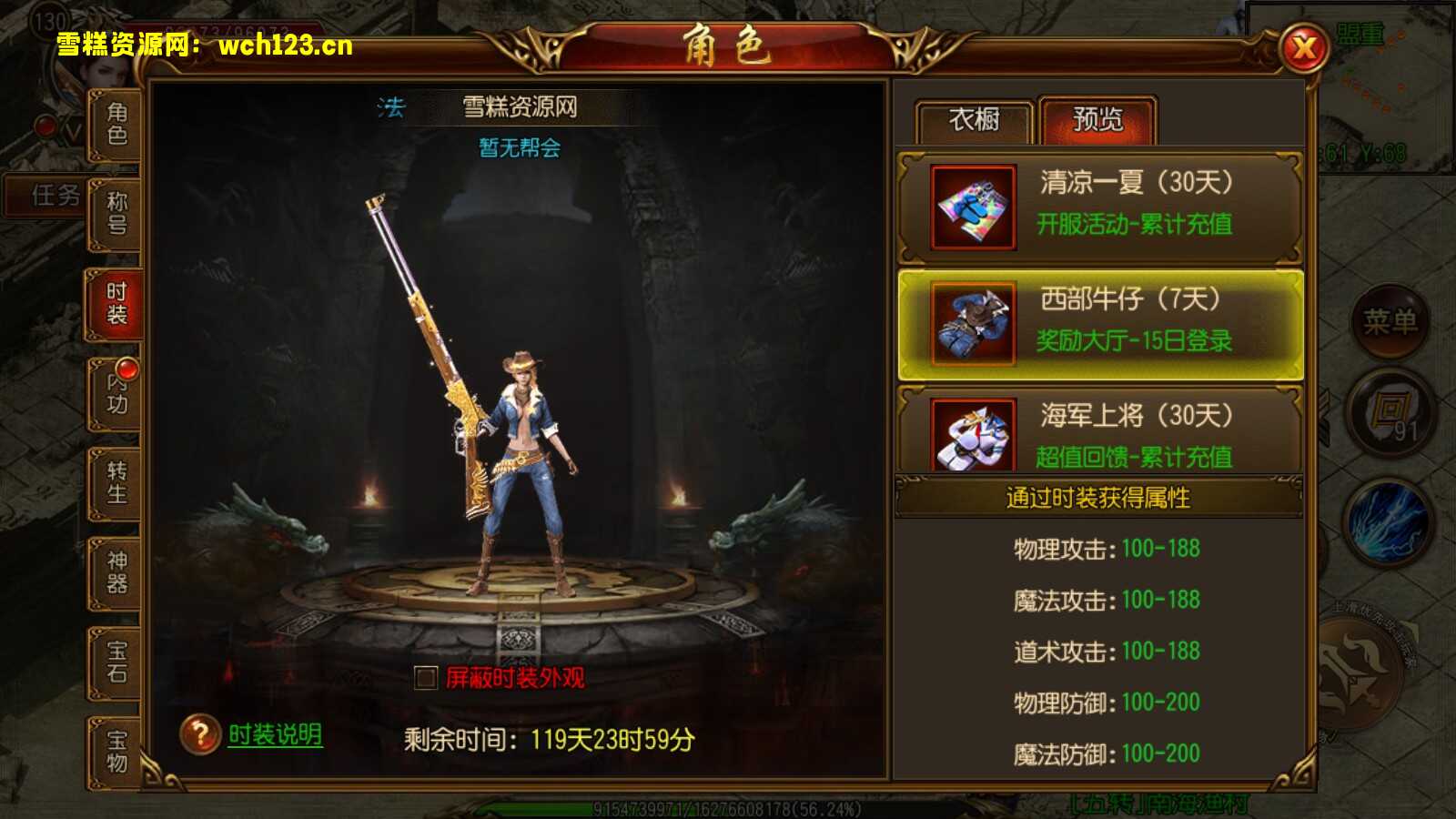
Task: Open the 衣橱 wardrobe tab
Action: point(976,119)
